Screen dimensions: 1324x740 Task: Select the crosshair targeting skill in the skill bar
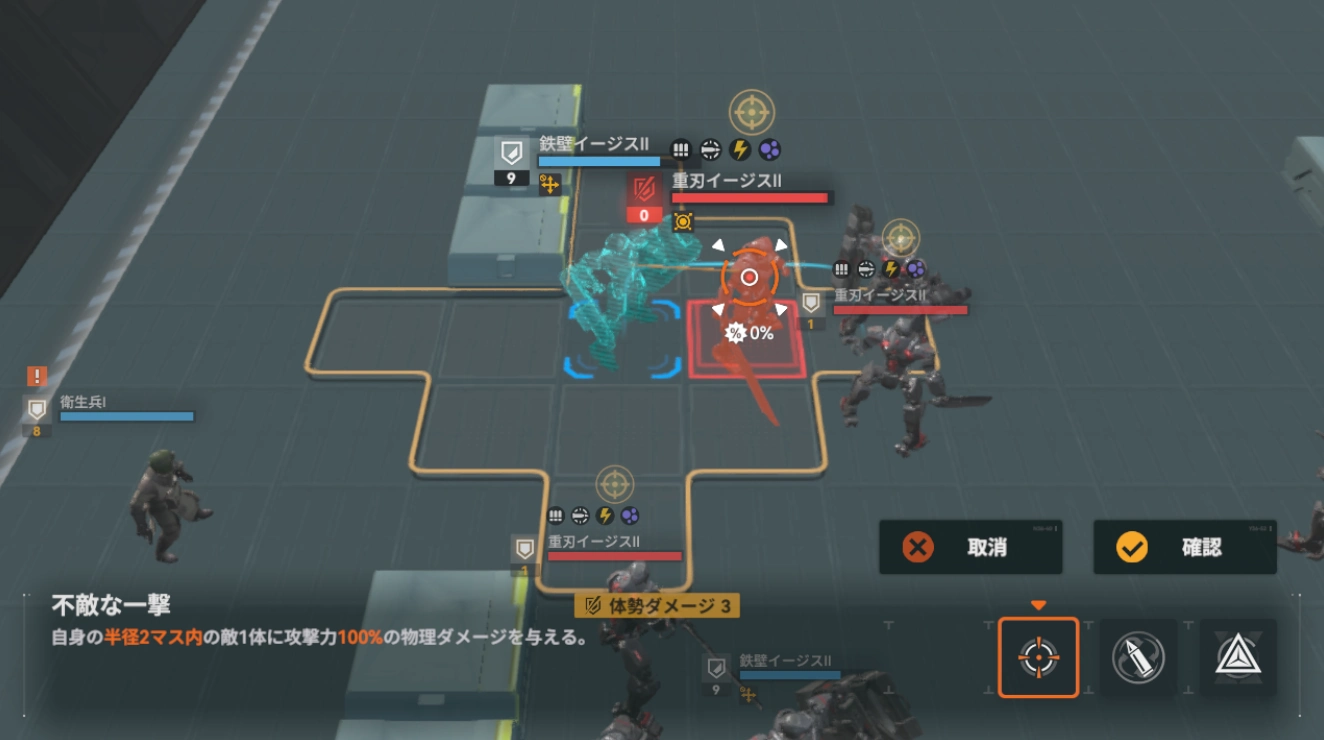[1040, 656]
